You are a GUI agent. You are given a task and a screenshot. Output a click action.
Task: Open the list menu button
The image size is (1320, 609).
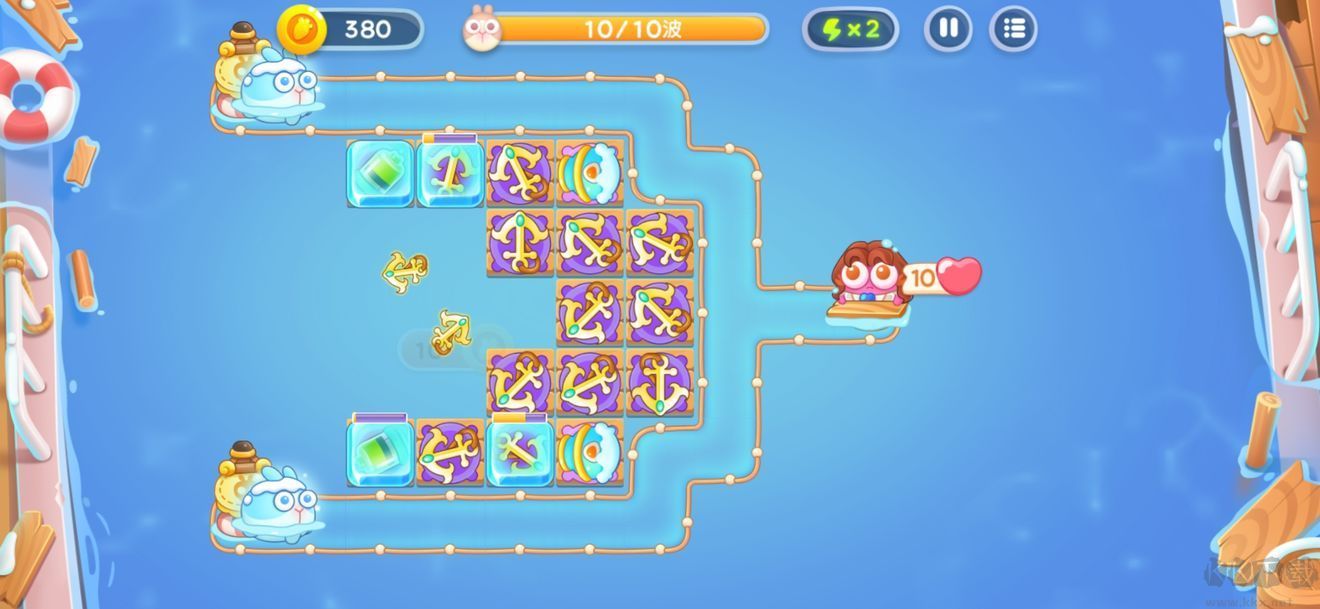click(x=1013, y=29)
